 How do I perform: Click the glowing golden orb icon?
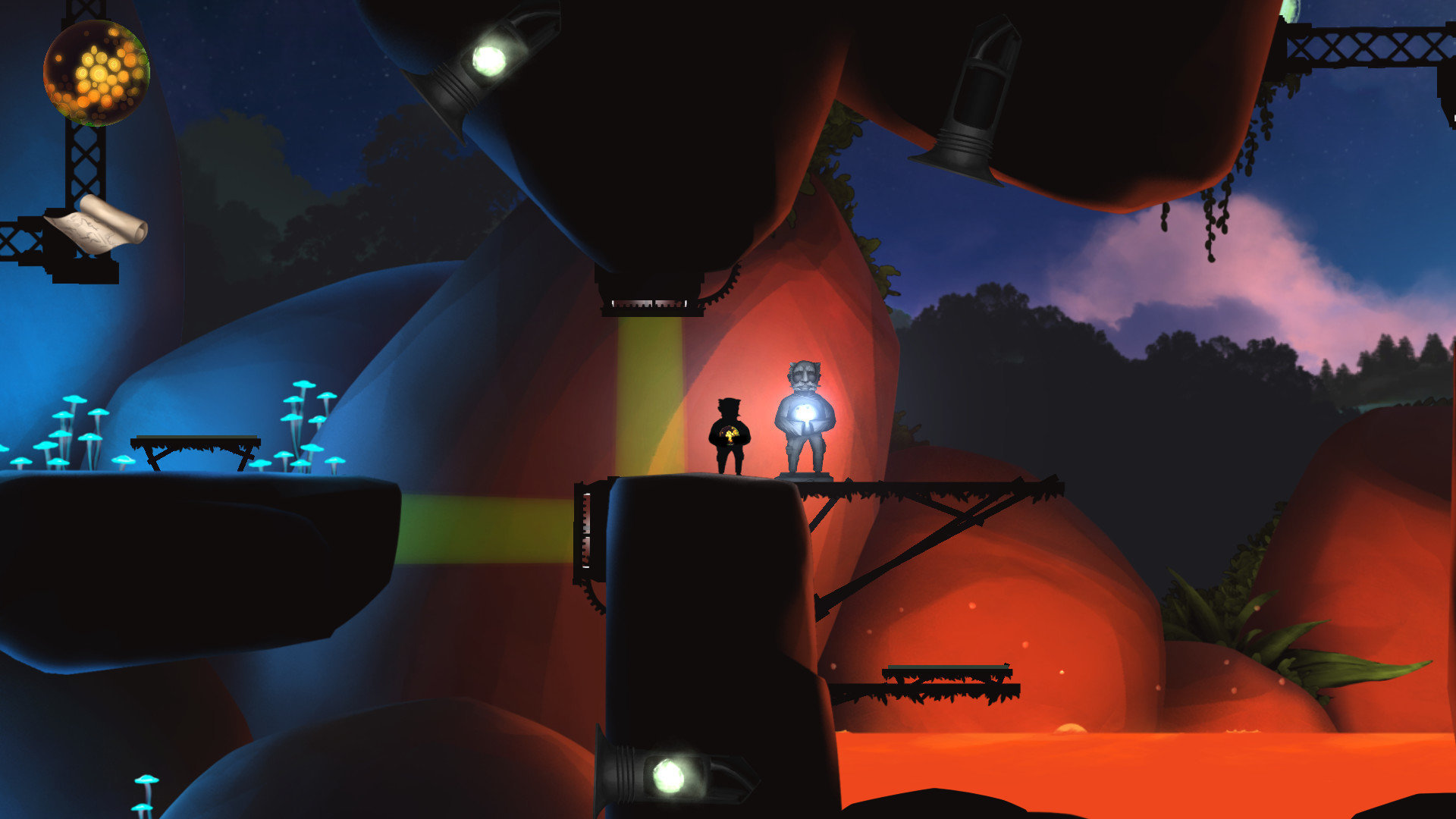(96, 73)
